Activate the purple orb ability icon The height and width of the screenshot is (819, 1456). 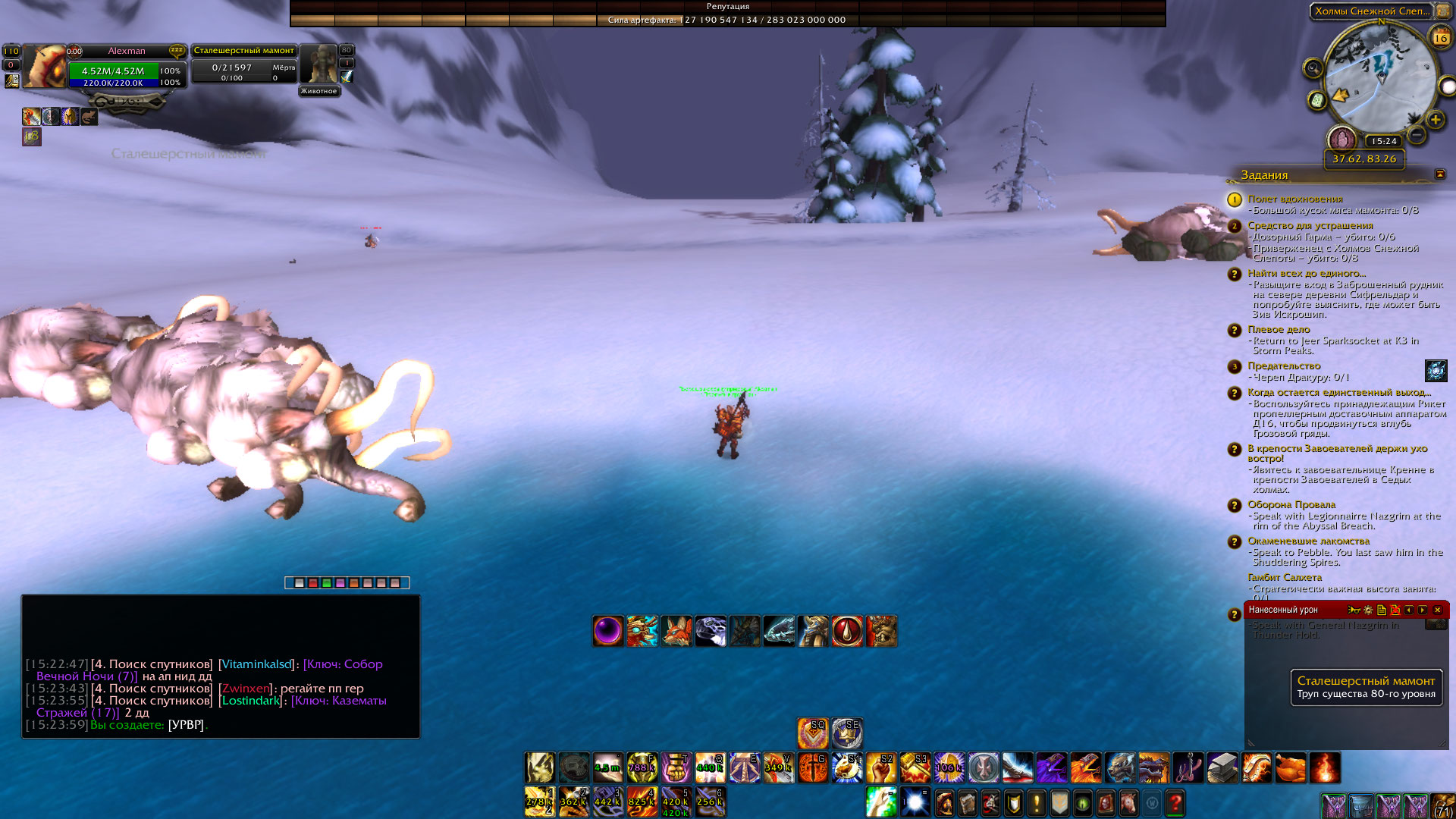(x=608, y=631)
